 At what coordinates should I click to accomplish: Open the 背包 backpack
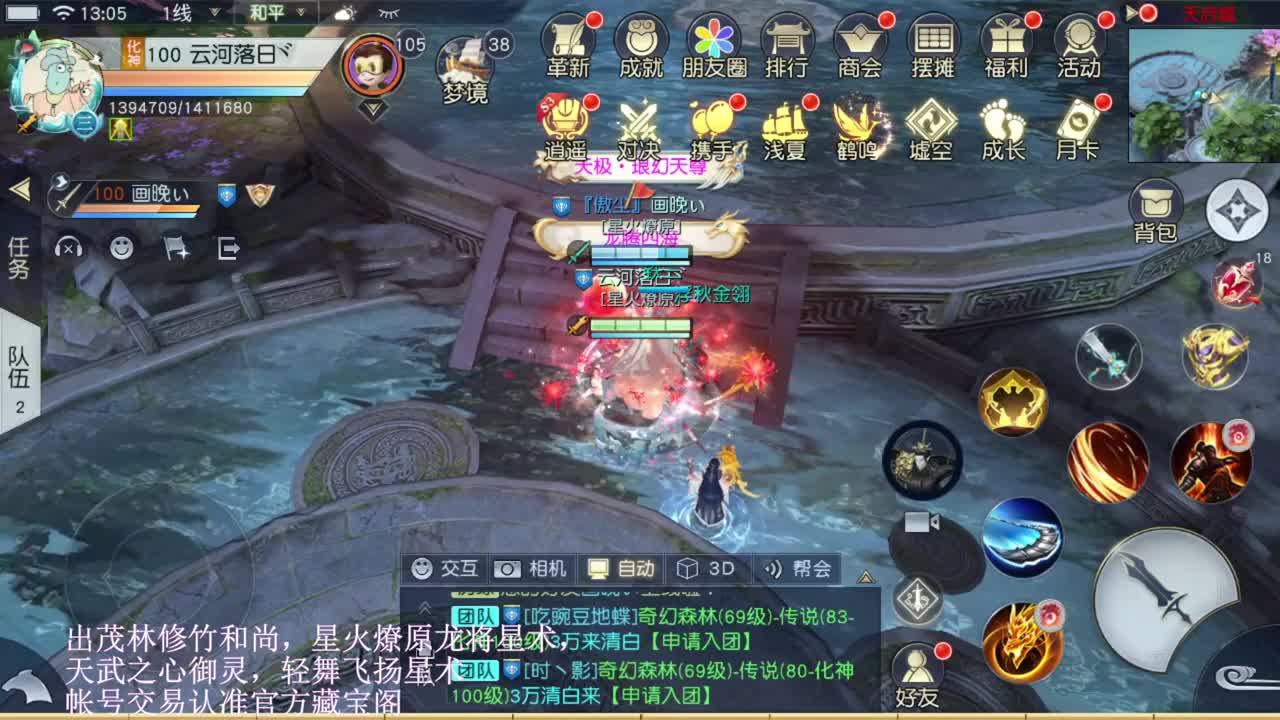(x=1156, y=205)
